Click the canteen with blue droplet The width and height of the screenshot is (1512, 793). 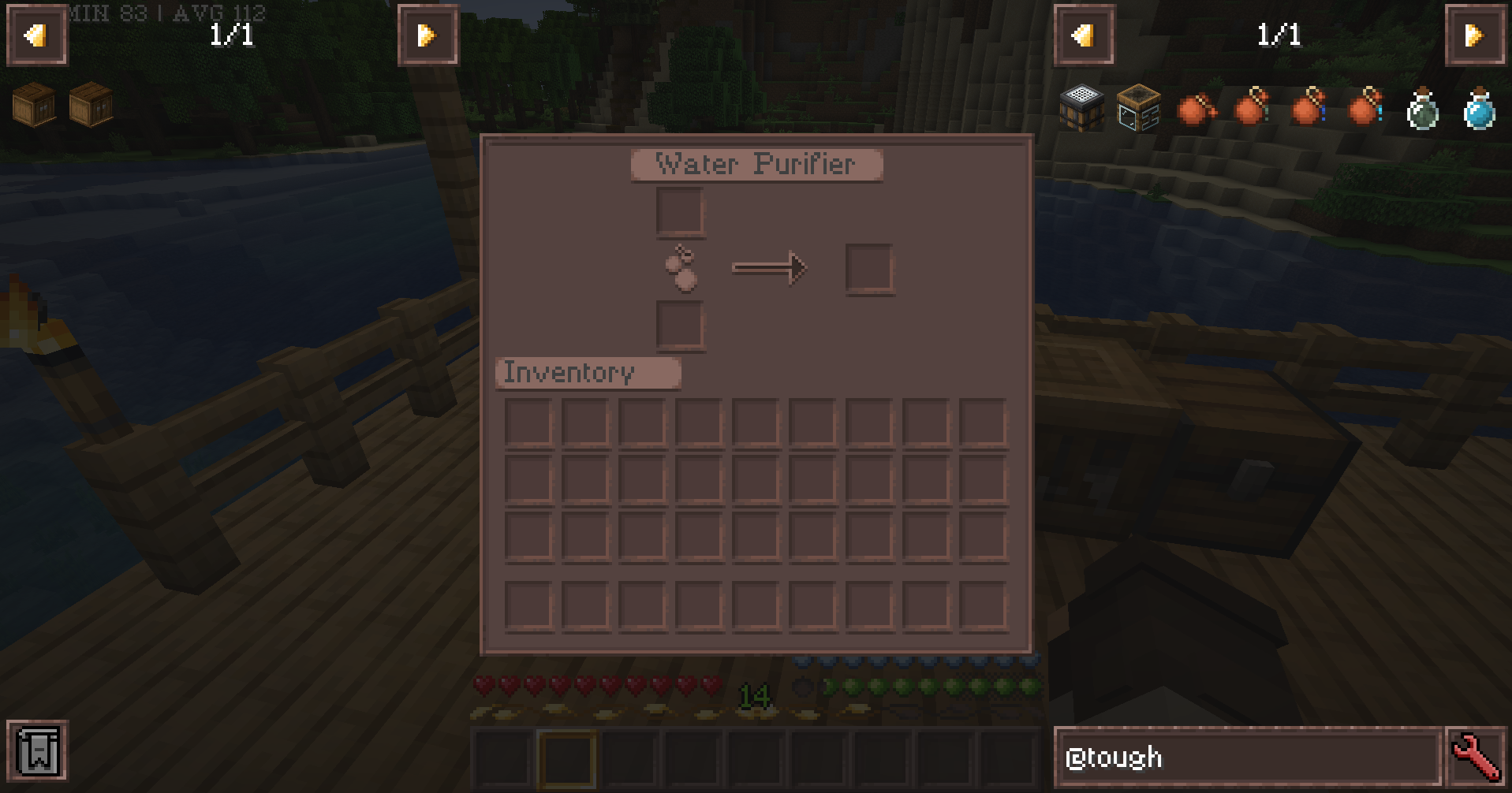(x=1308, y=109)
